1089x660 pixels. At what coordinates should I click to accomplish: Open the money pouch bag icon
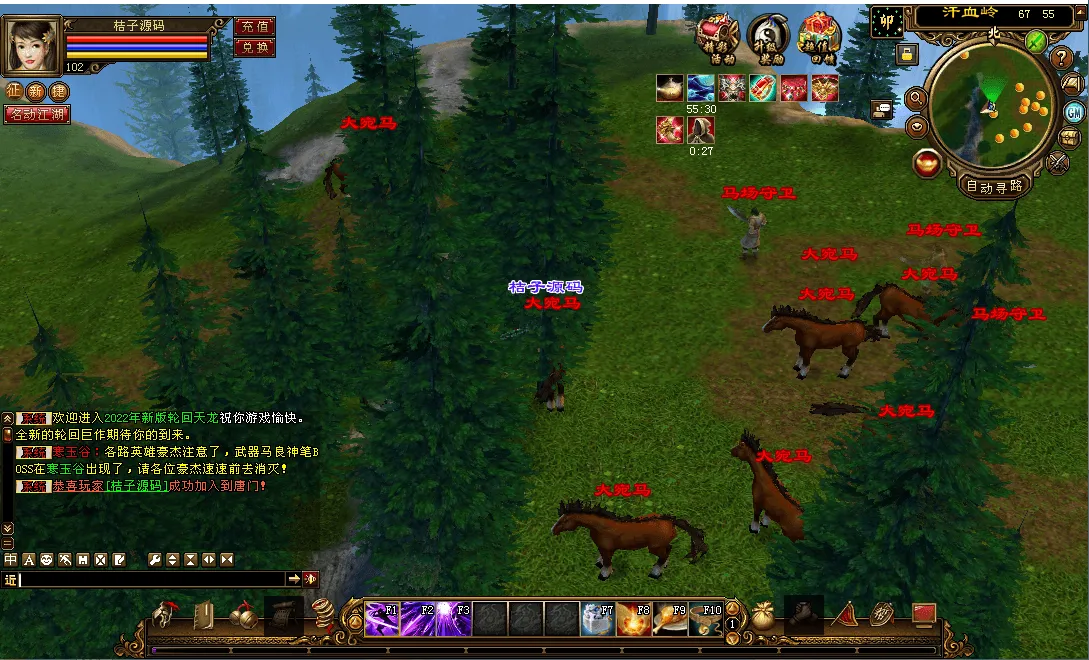765,616
